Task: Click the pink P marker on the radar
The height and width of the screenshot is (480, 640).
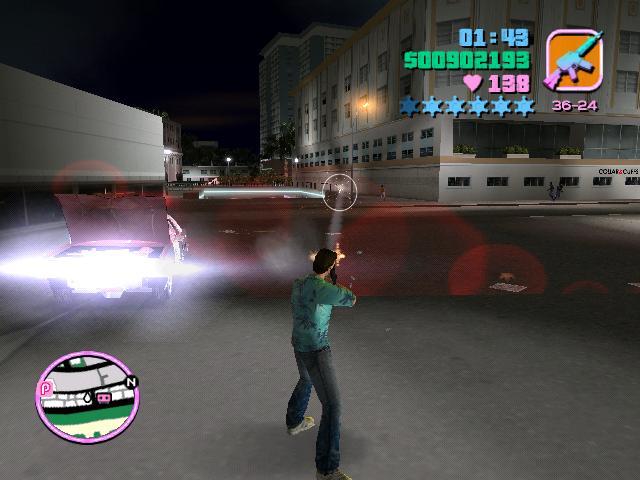Action: pos(45,387)
